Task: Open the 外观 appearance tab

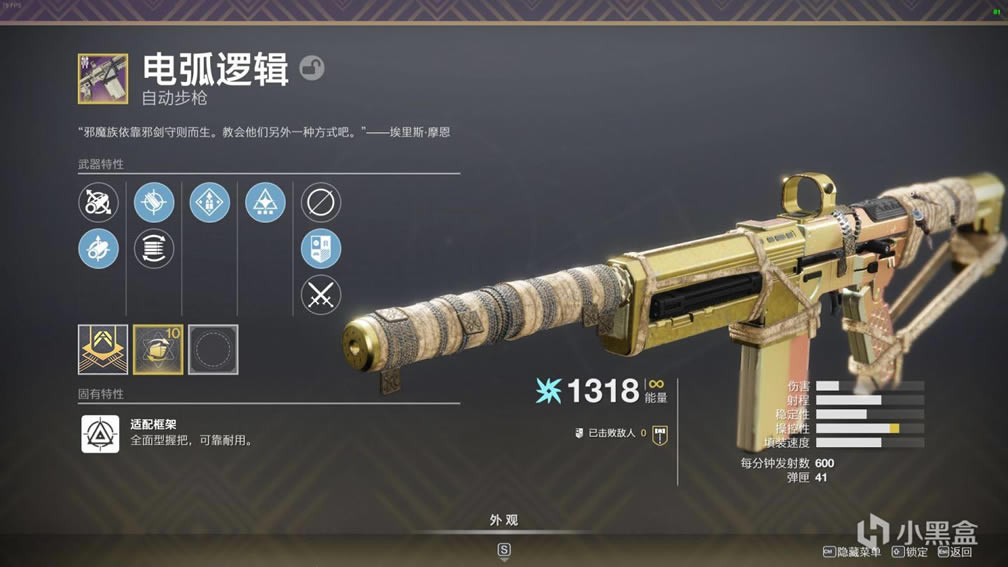Action: tap(504, 521)
